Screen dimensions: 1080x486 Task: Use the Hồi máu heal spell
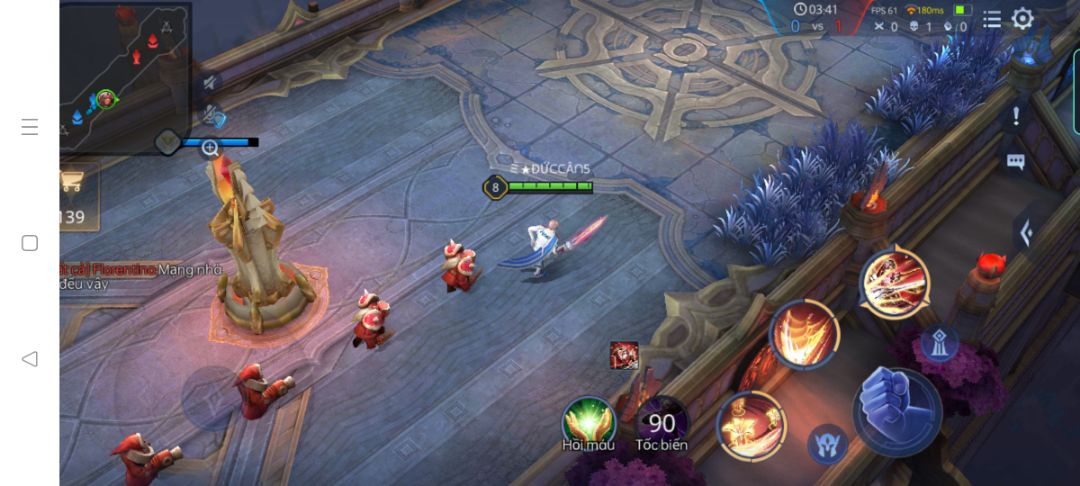(588, 421)
